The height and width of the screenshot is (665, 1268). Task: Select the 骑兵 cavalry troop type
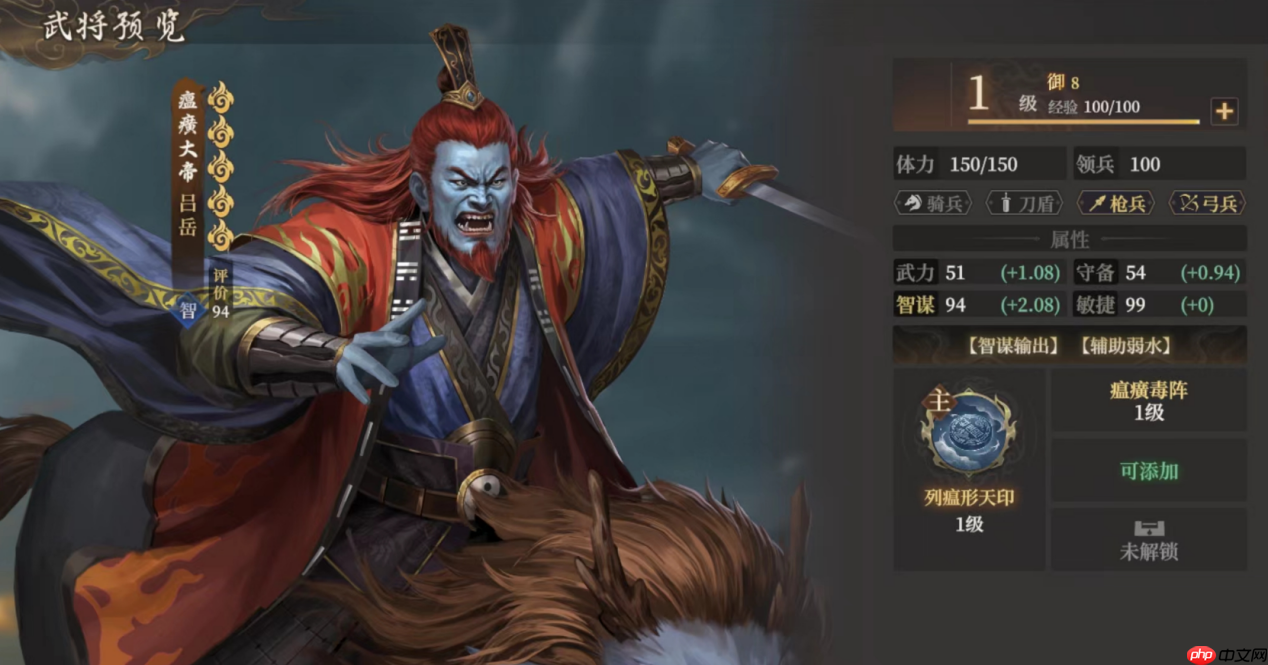point(933,203)
